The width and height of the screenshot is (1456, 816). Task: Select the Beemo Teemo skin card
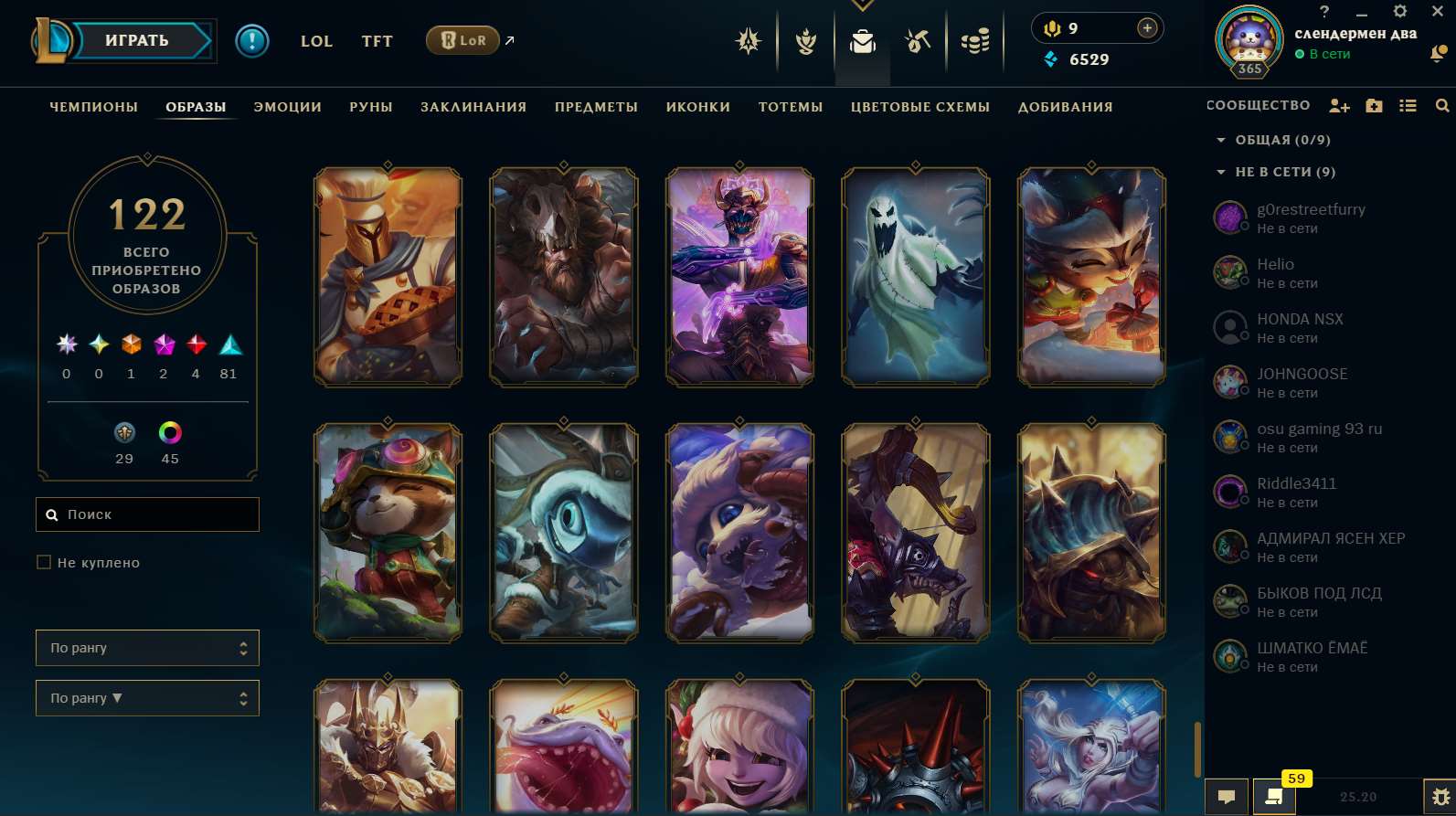[387, 533]
